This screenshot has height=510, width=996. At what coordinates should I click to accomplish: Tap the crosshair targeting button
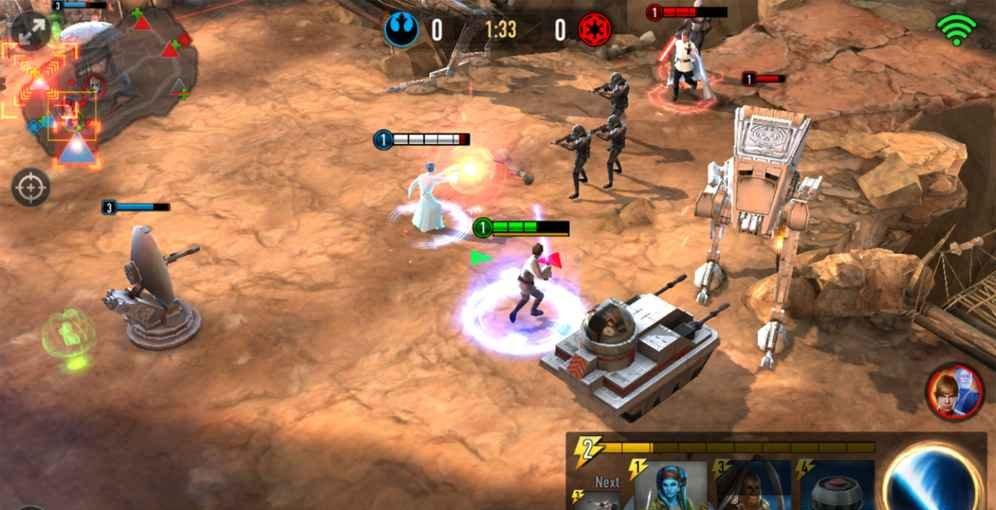[31, 187]
